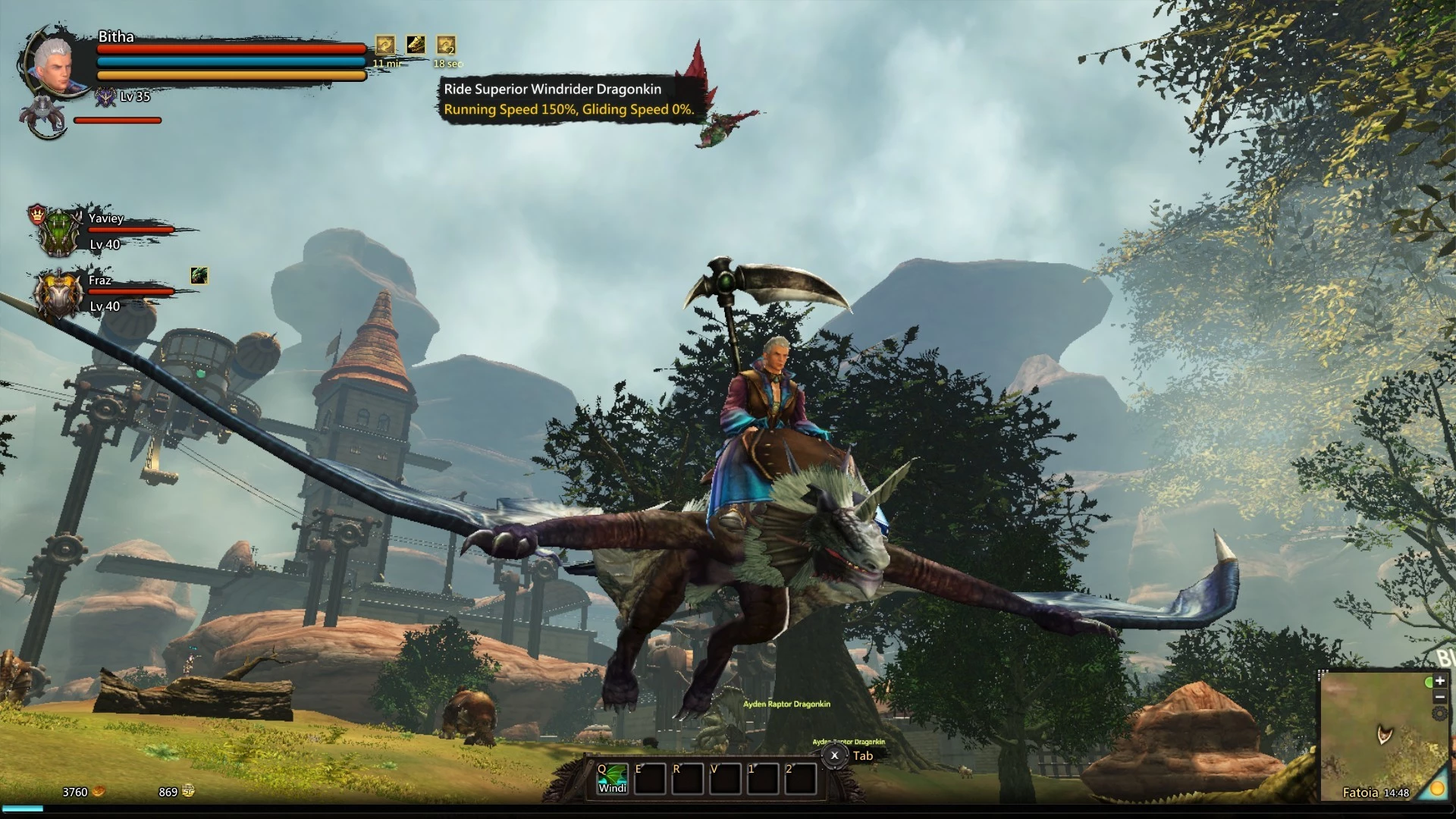The image size is (1456, 819).
Task: Click the dark dragon buff icon without timer
Action: [x=416, y=45]
